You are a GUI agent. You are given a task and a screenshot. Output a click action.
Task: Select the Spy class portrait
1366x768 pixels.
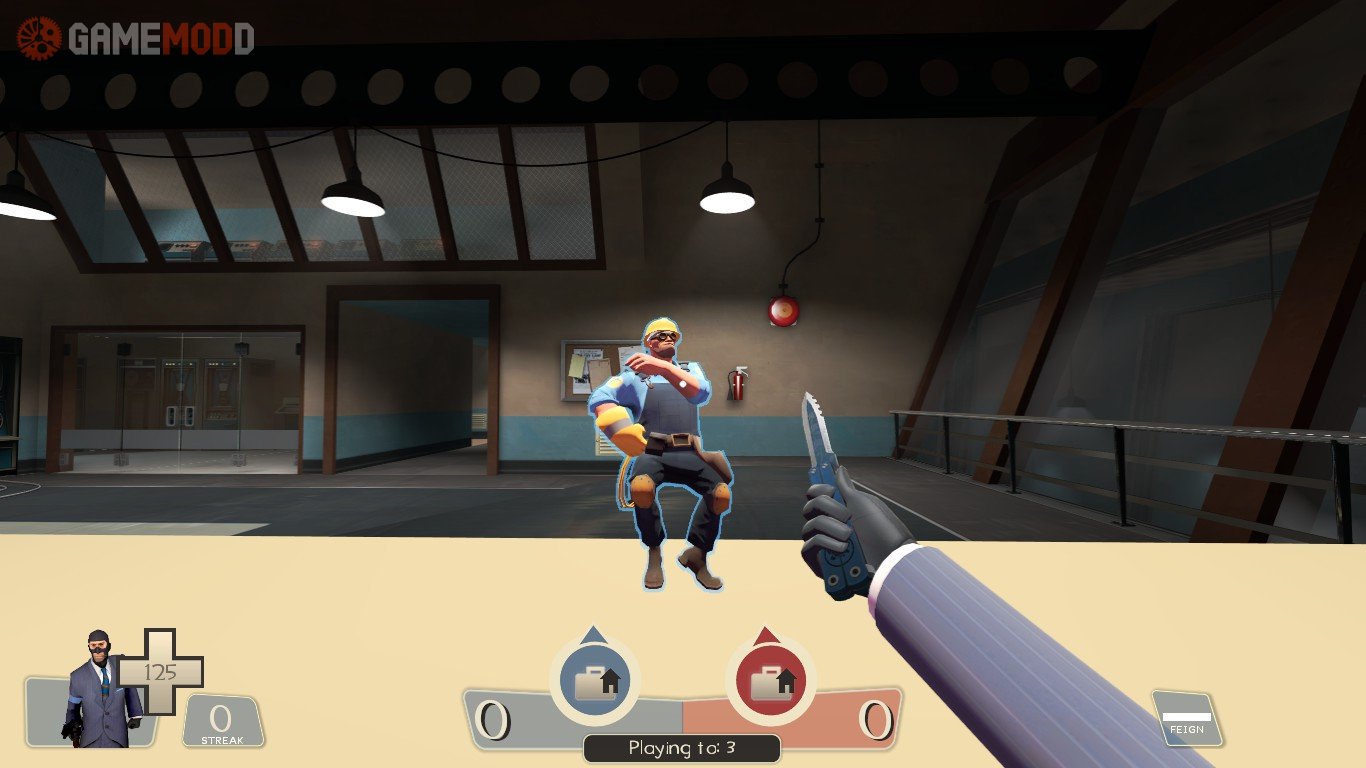(x=100, y=690)
